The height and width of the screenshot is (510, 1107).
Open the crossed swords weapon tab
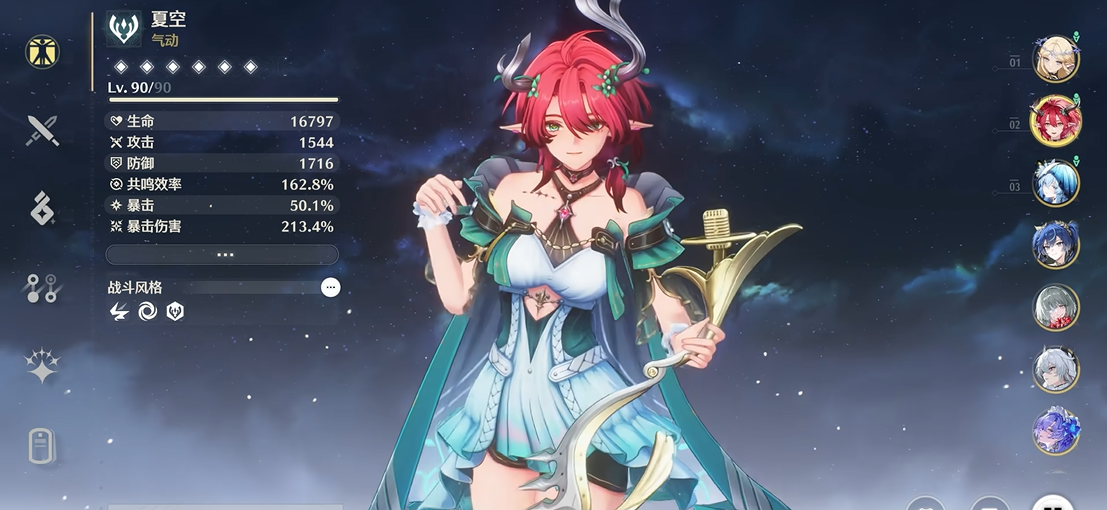(43, 130)
